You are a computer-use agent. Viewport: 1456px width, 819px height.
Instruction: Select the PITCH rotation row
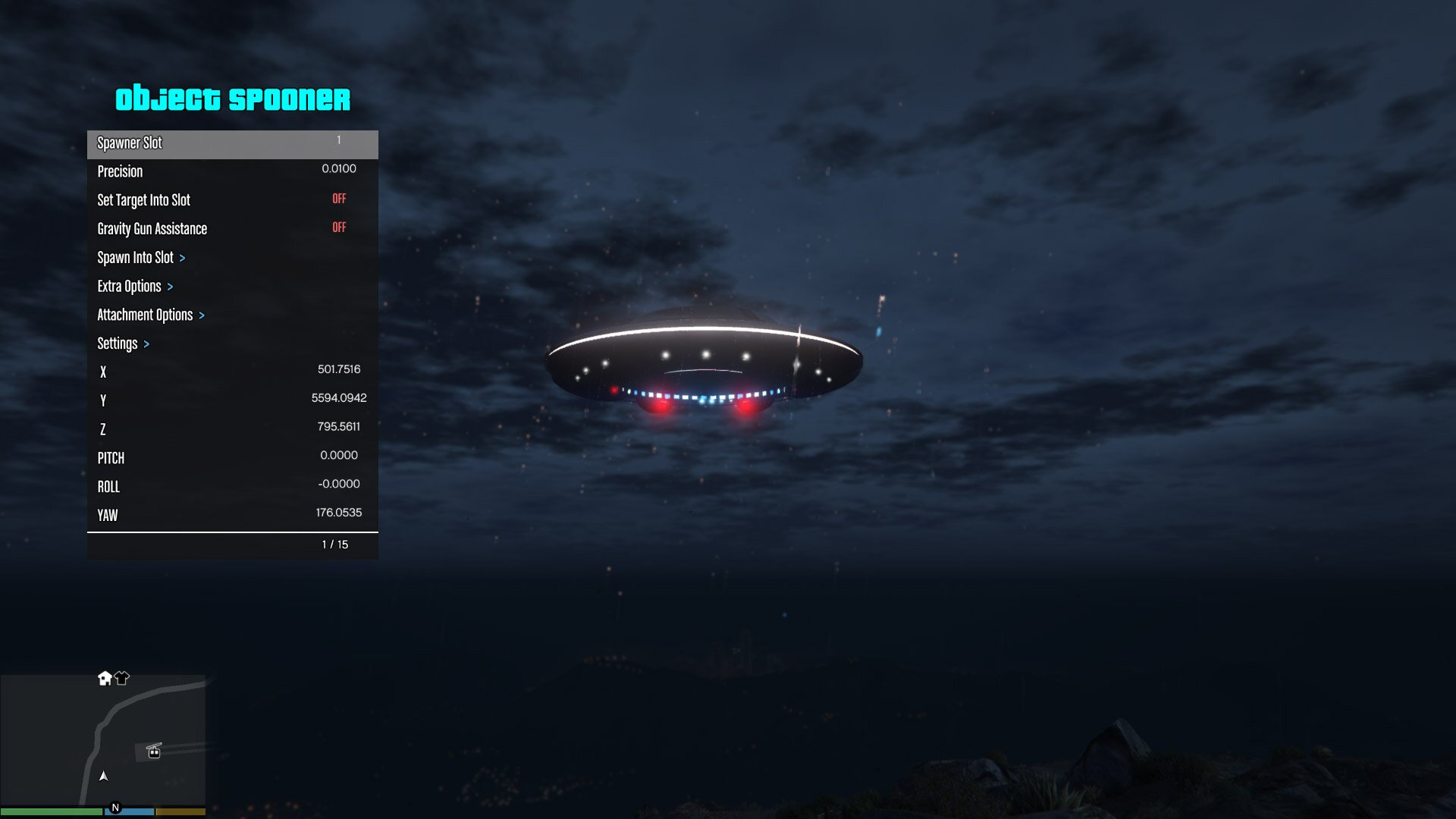click(x=232, y=458)
